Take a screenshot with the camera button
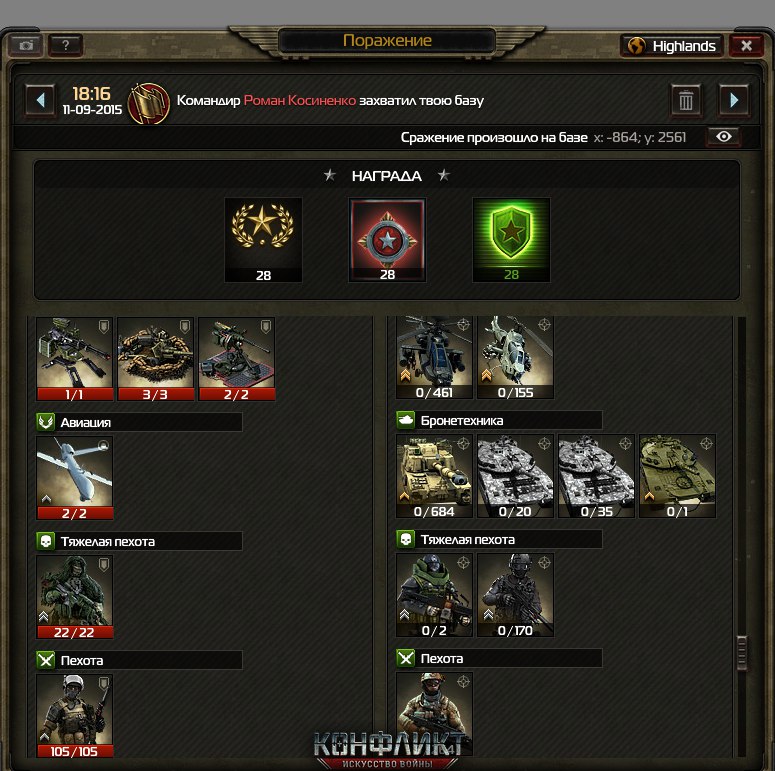The image size is (775, 771). 26,46
